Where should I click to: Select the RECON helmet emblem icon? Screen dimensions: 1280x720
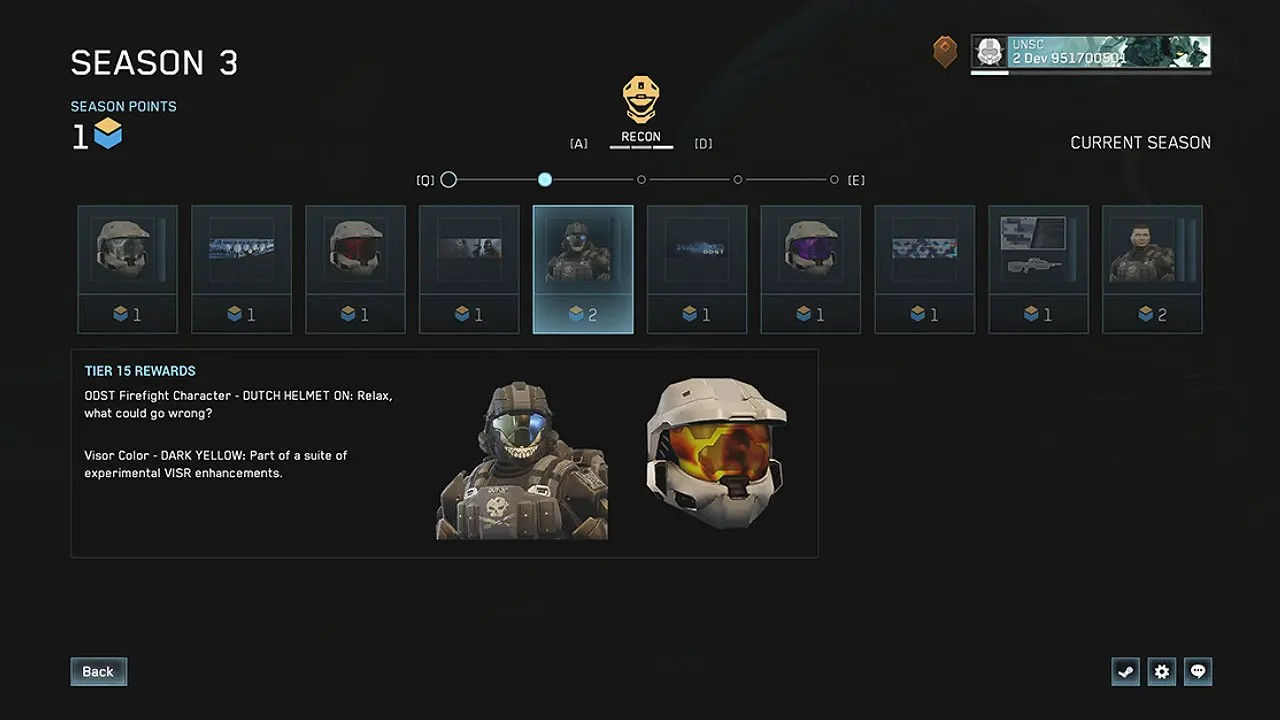point(640,100)
